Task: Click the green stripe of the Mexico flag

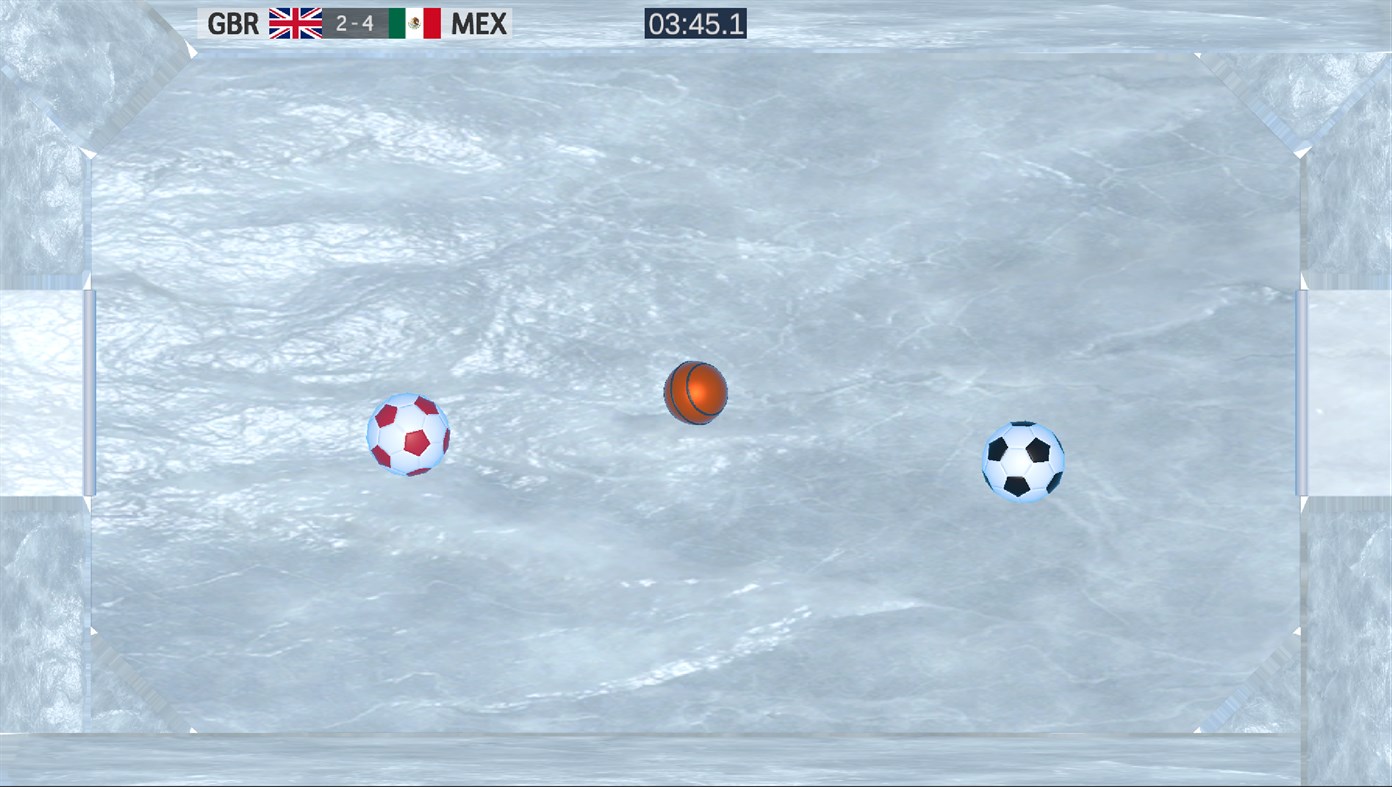Action: [x=396, y=23]
